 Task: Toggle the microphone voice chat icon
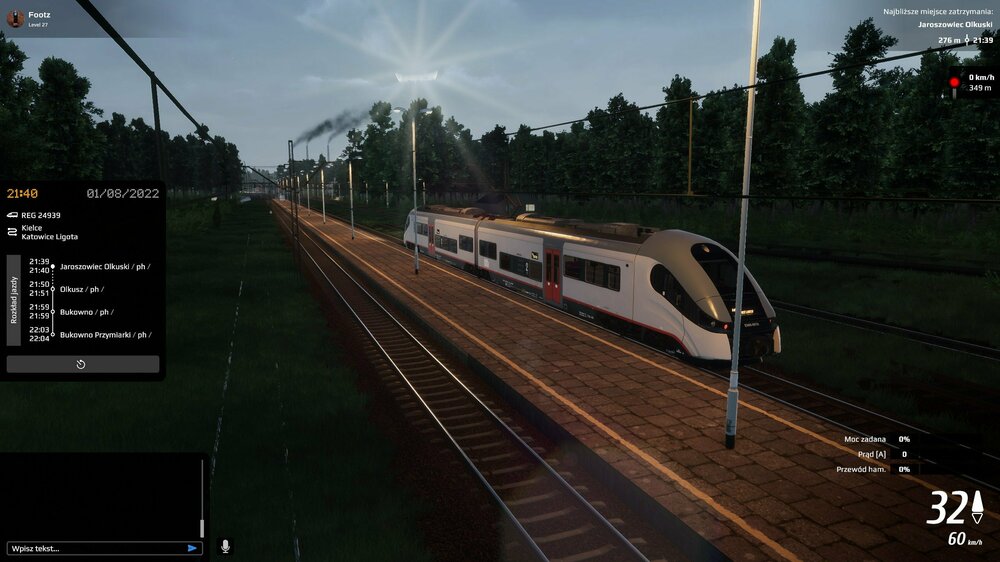225,546
